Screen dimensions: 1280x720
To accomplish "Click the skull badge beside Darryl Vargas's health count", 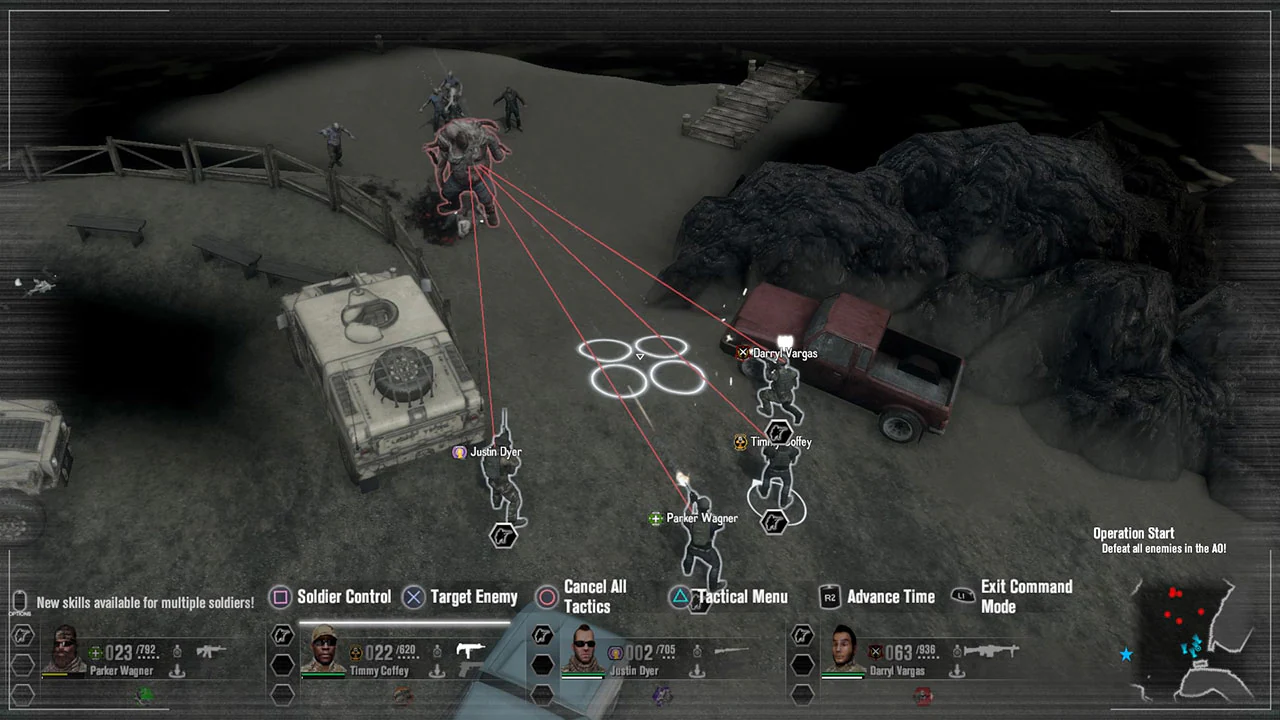I will coord(876,652).
